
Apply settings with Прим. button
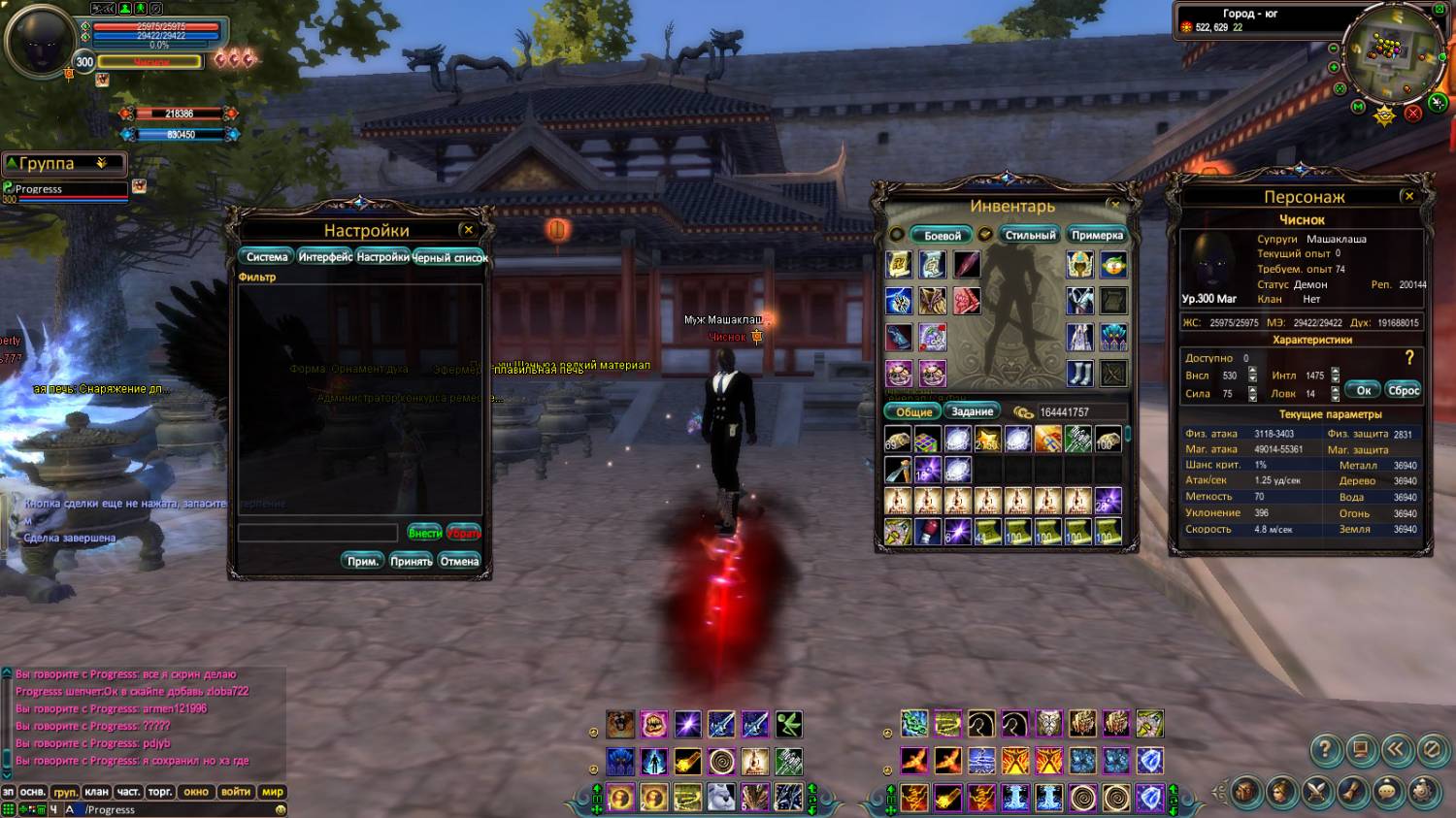[363, 561]
